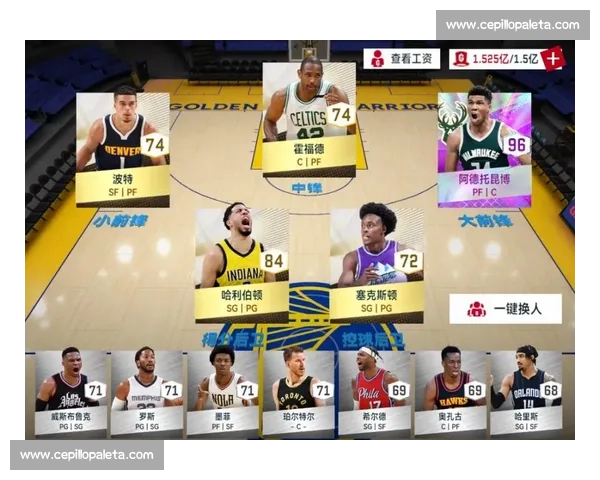Select the 塞克斯顿 card rated 72
600x480 pixels.
(x=377, y=264)
